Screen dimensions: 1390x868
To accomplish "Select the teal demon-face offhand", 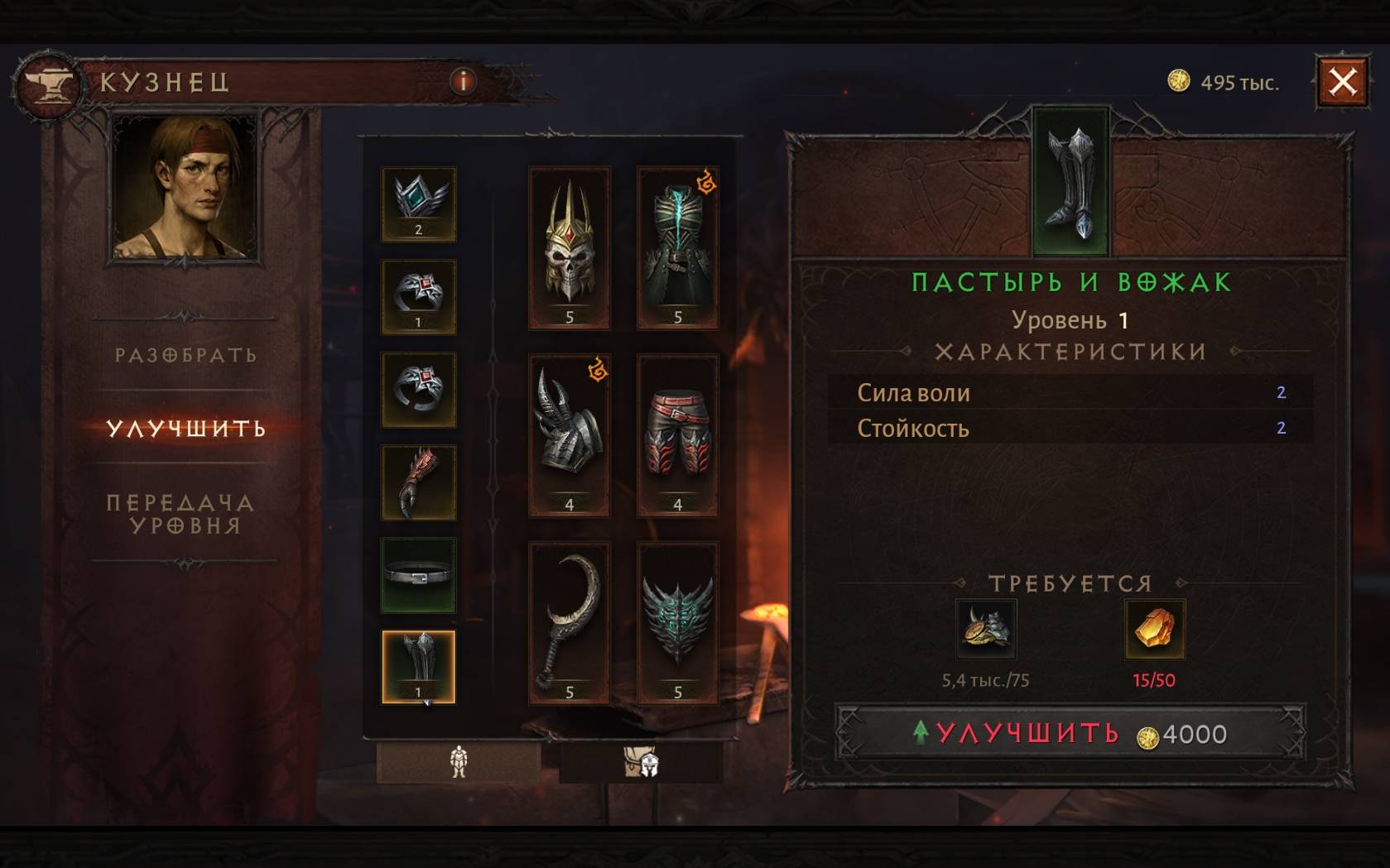I will click(x=677, y=622).
